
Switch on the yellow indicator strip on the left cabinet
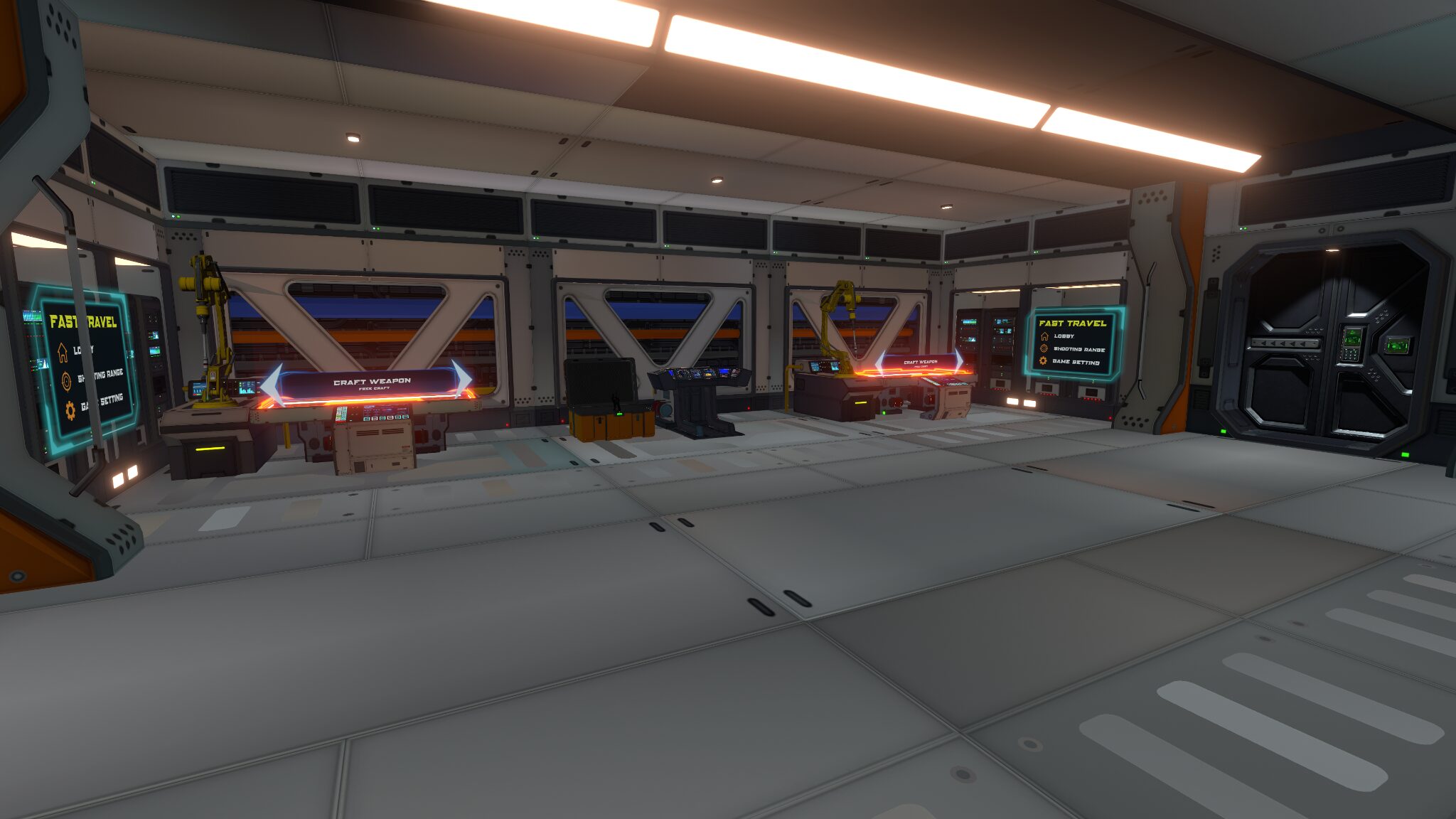(x=210, y=449)
